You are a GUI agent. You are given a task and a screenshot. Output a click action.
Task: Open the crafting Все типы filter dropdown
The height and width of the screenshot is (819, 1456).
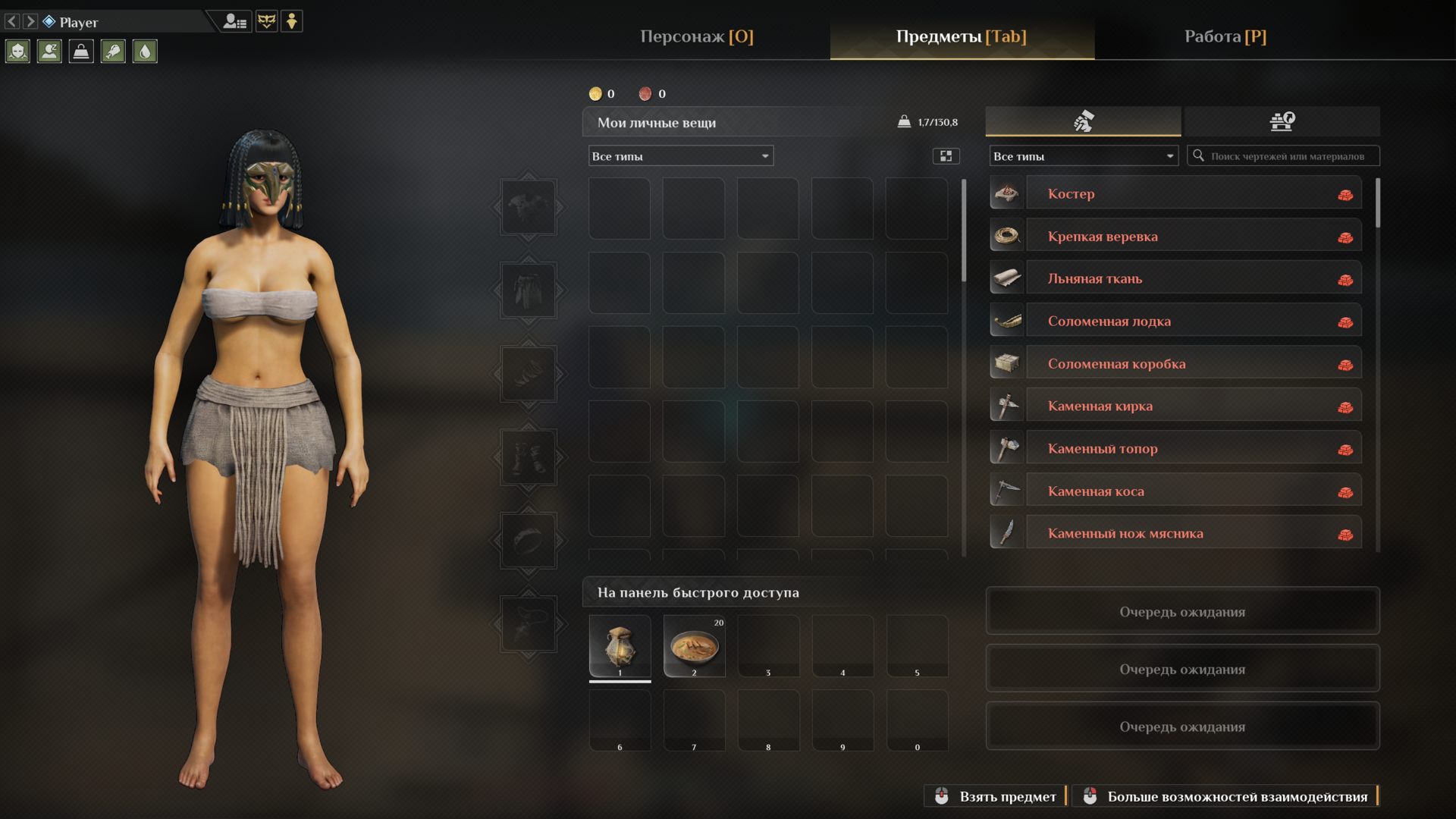(1083, 156)
